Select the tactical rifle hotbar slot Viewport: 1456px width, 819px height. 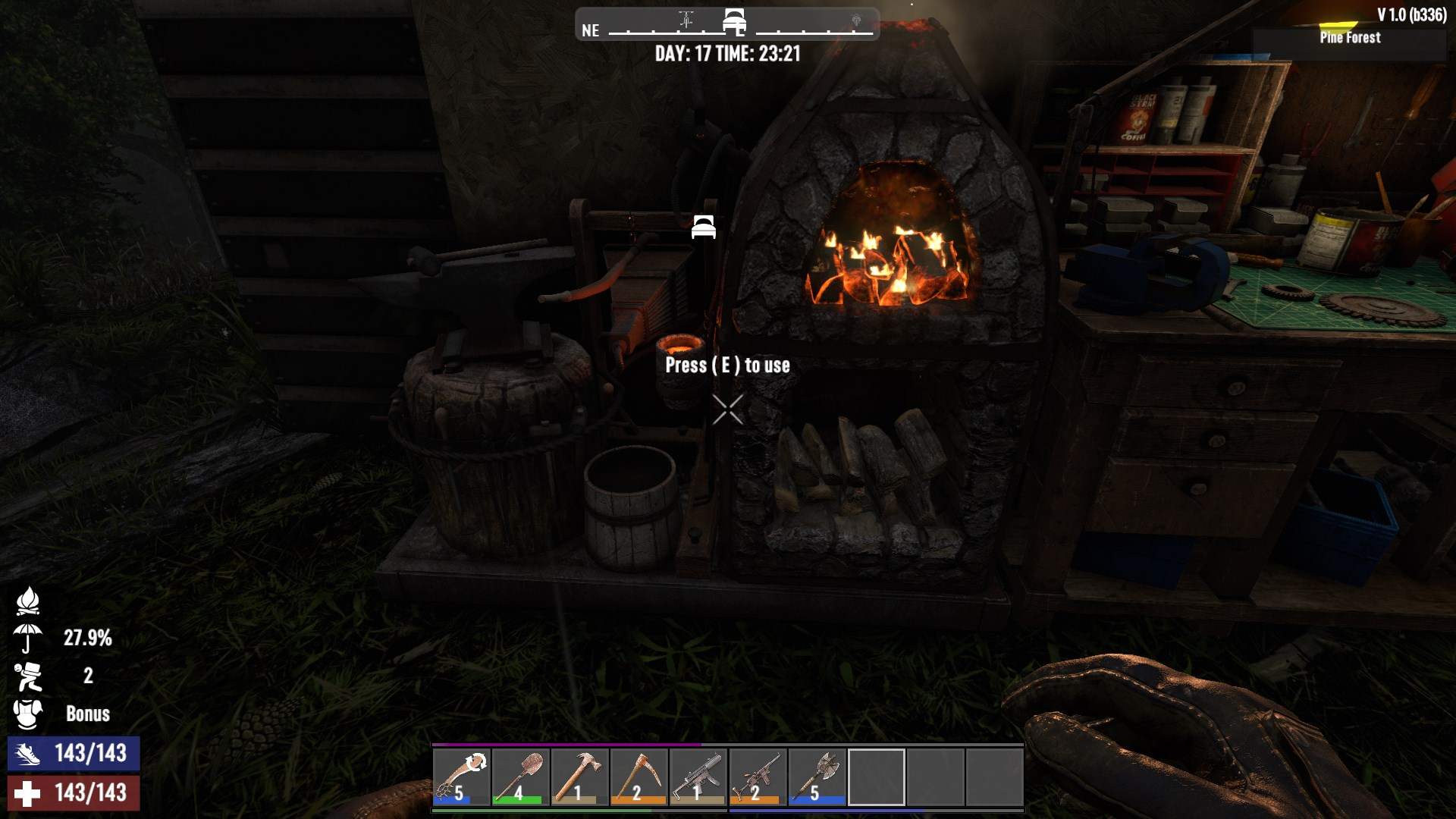tap(758, 777)
